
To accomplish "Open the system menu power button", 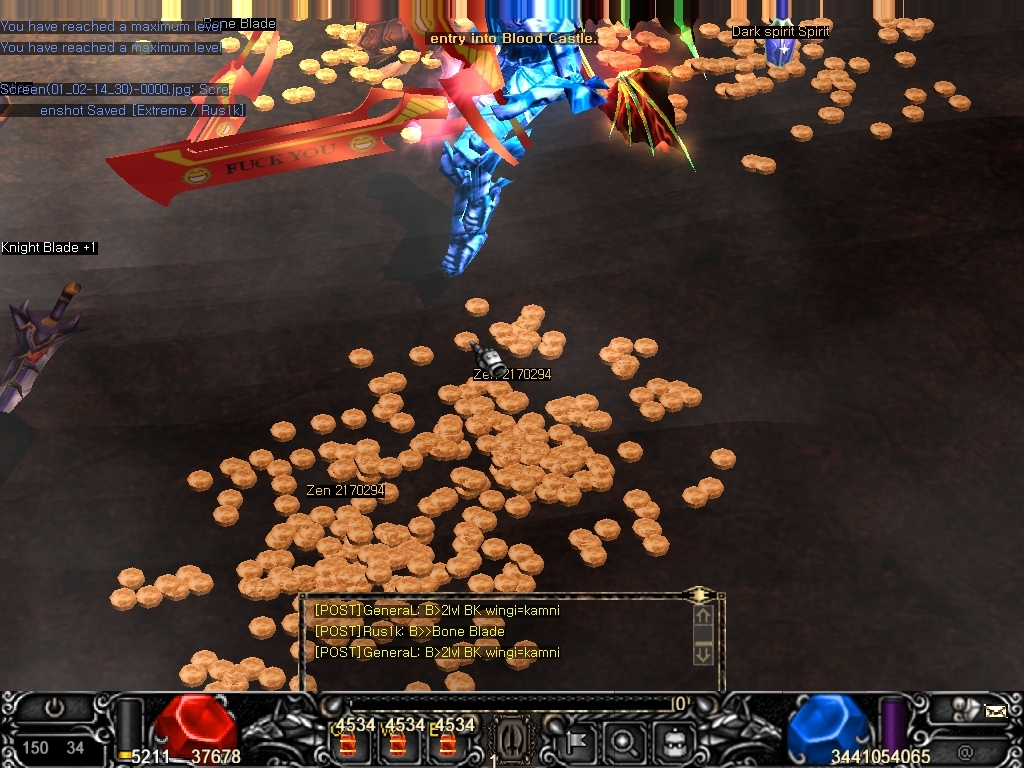I will tap(54, 708).
